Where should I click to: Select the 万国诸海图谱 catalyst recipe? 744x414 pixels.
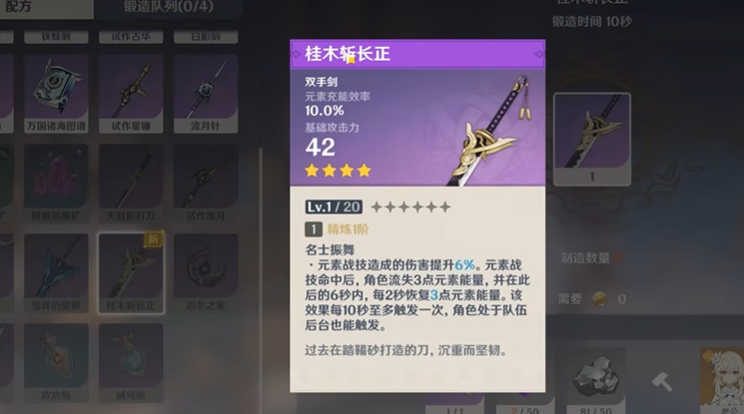pos(57,90)
